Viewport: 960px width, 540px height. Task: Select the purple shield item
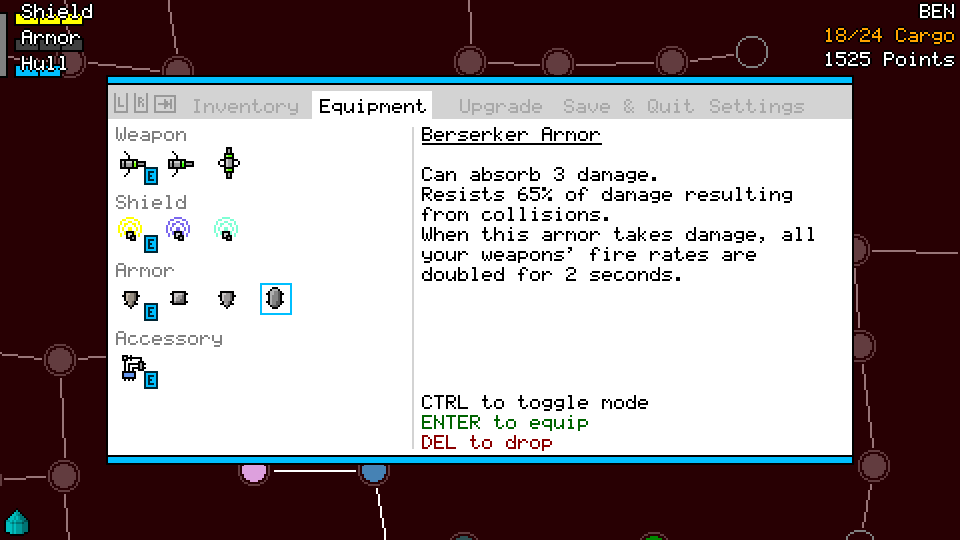(178, 231)
